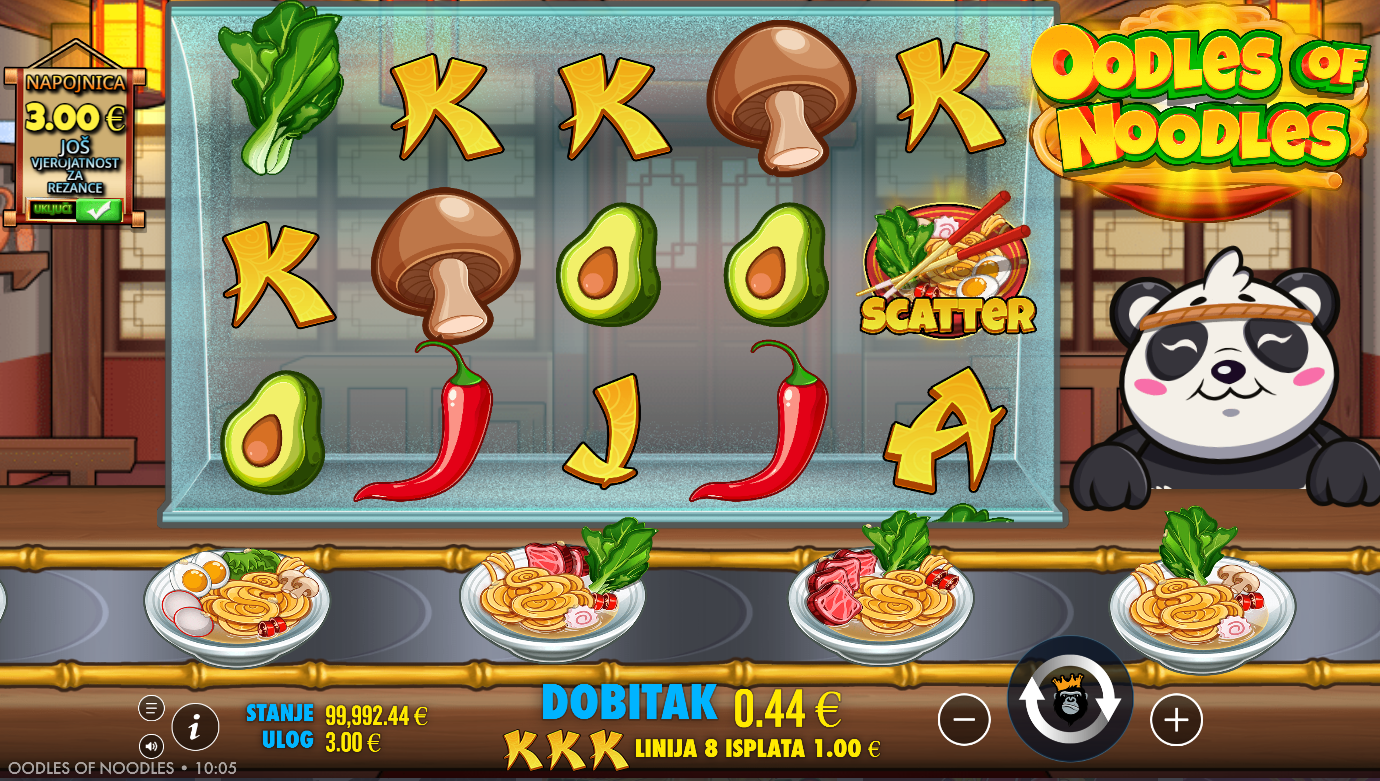Spin the reels with the gorilla button
Screen dimensions: 1380x781
click(x=1070, y=699)
